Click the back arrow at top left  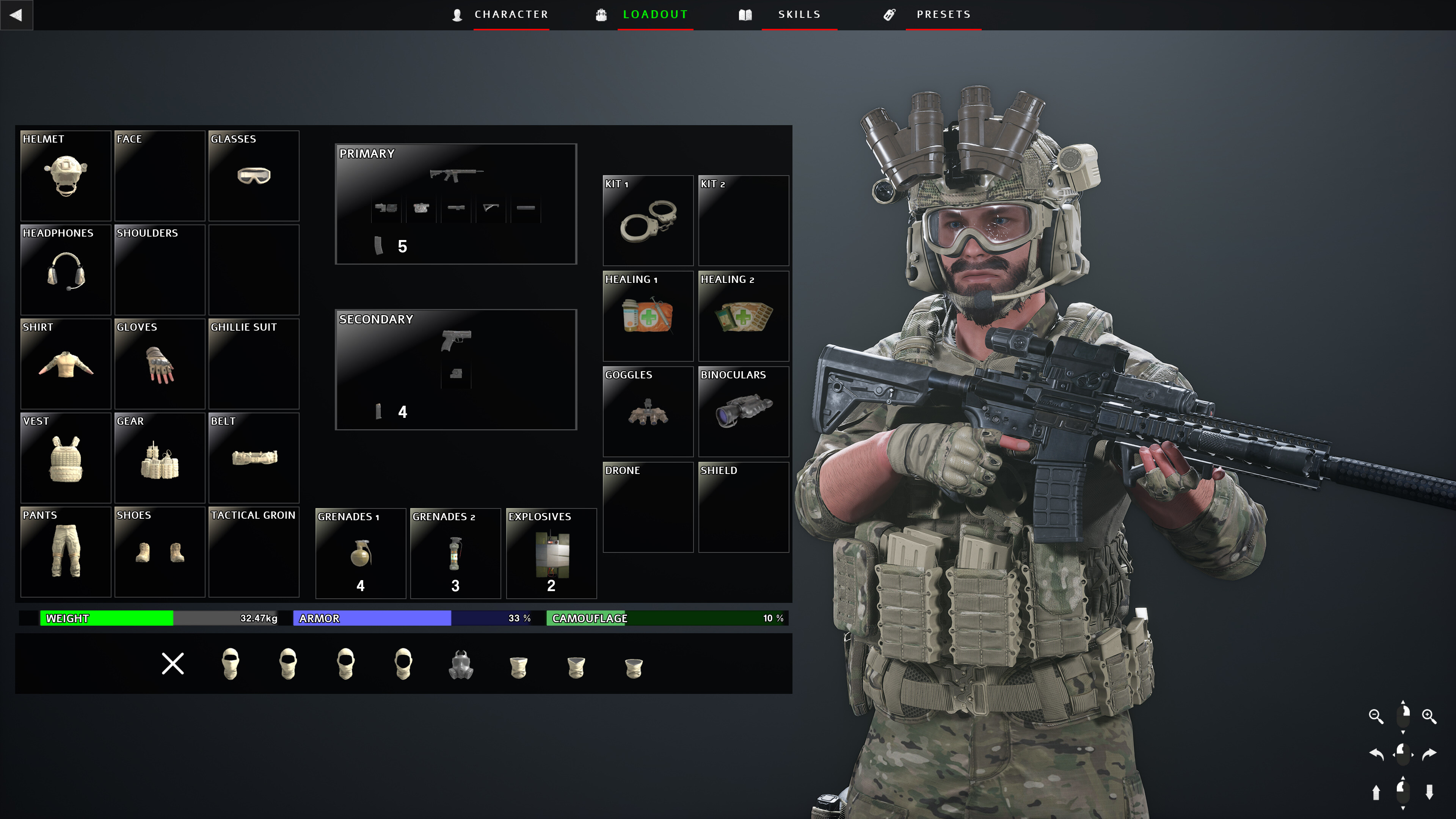coord(17,15)
